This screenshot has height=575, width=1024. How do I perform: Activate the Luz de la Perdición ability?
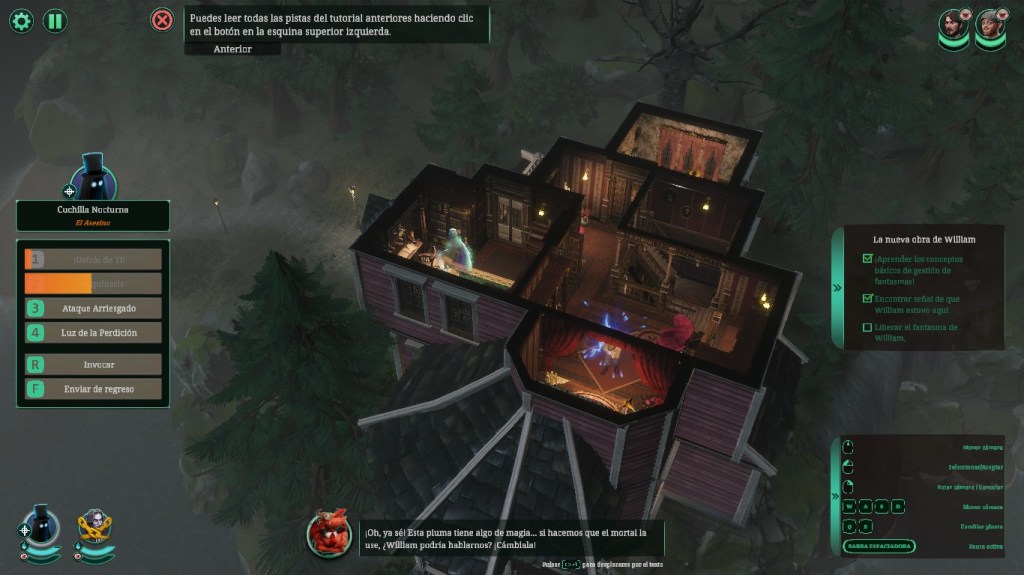(93, 333)
